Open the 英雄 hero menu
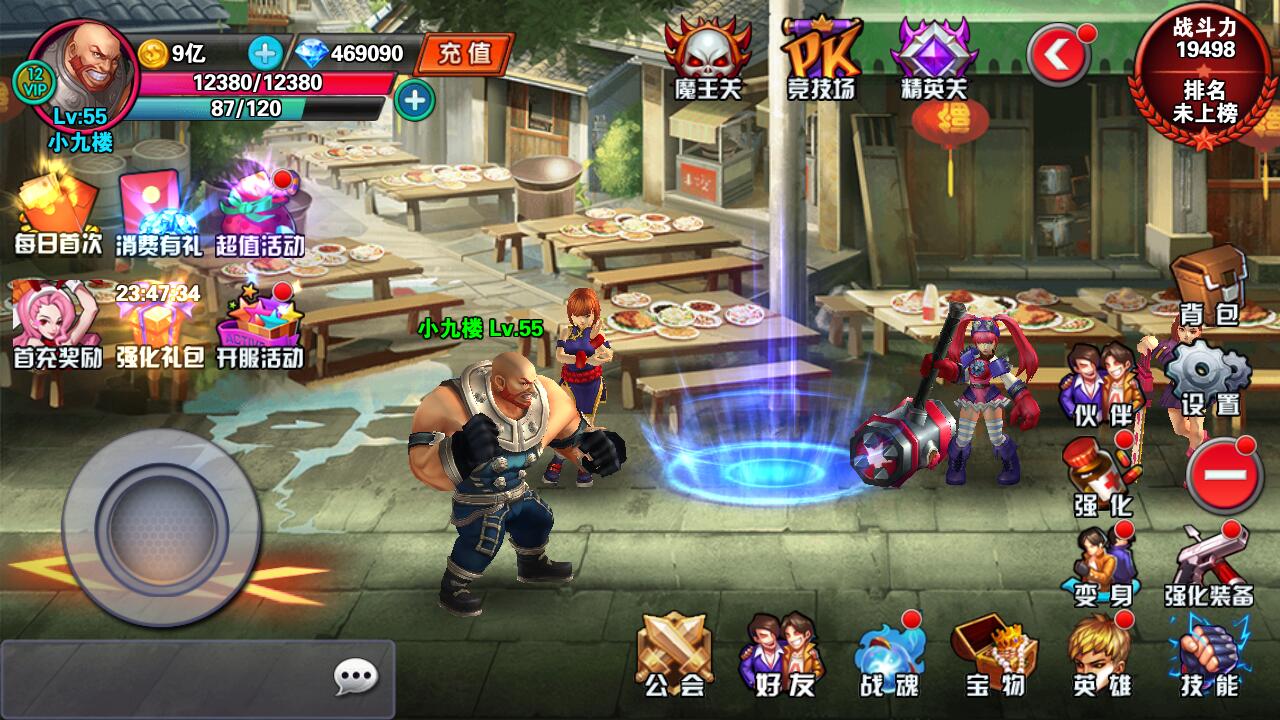The image size is (1280, 720). click(1100, 655)
